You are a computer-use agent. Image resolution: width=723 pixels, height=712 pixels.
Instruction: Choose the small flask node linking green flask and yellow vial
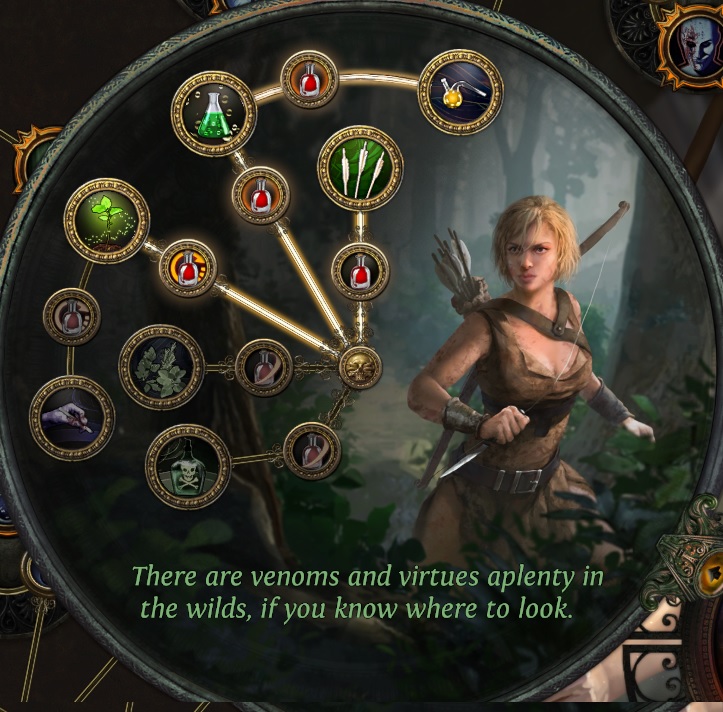(x=309, y=79)
